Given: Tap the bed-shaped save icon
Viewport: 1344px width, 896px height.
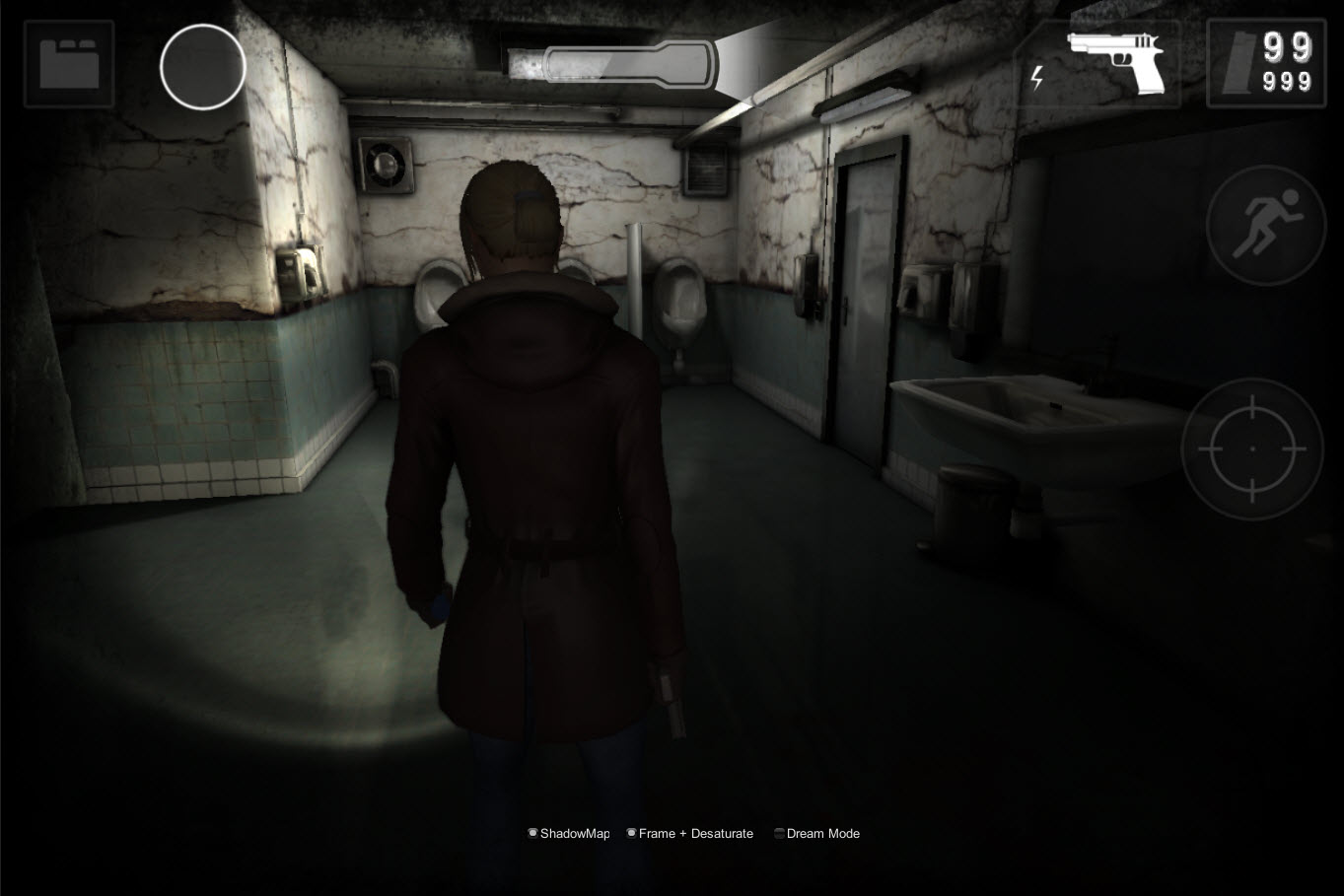Looking at the screenshot, I should (x=68, y=64).
